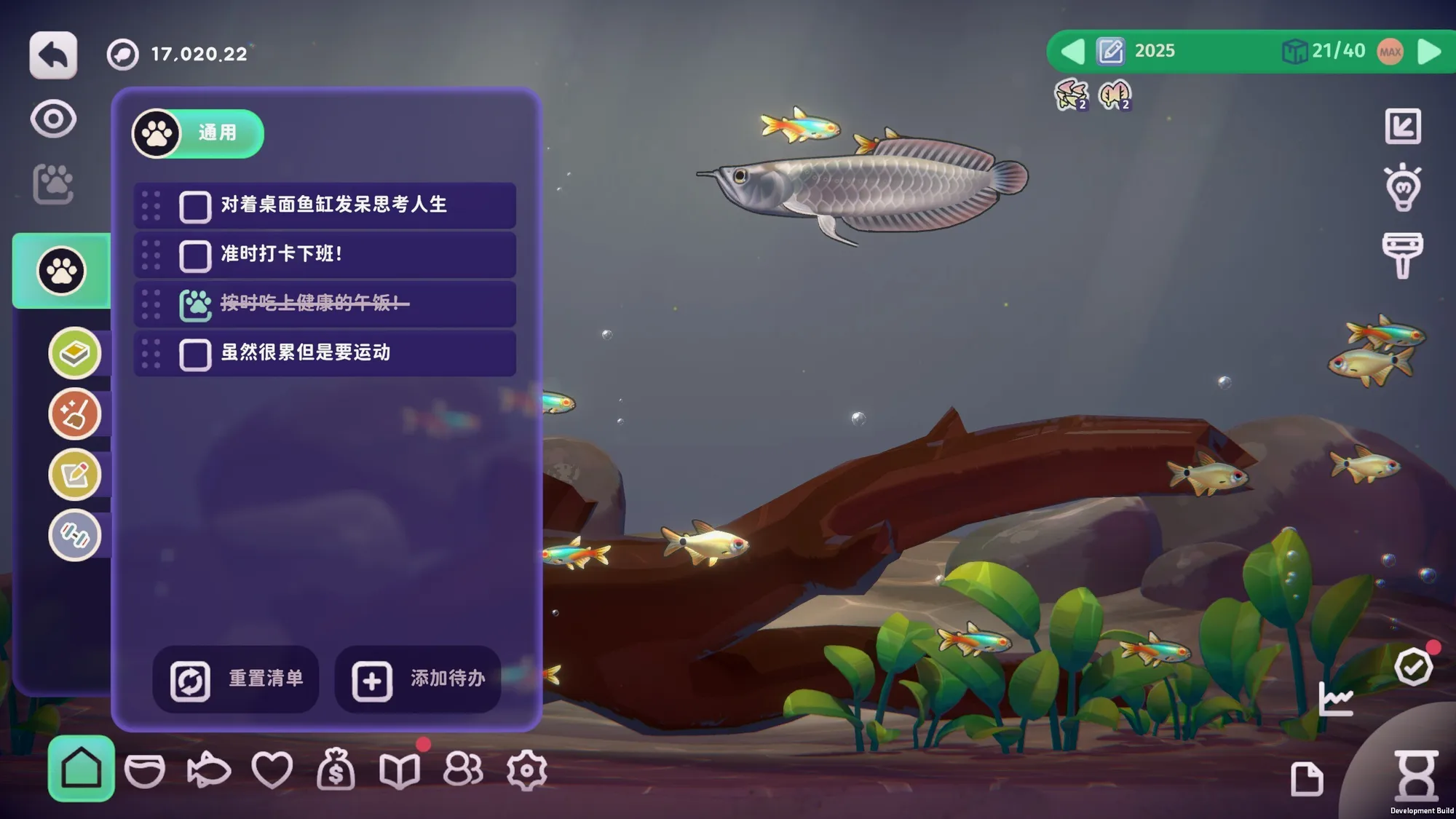Select the cleaning broom category tab
1456x819 pixels.
[x=74, y=414]
